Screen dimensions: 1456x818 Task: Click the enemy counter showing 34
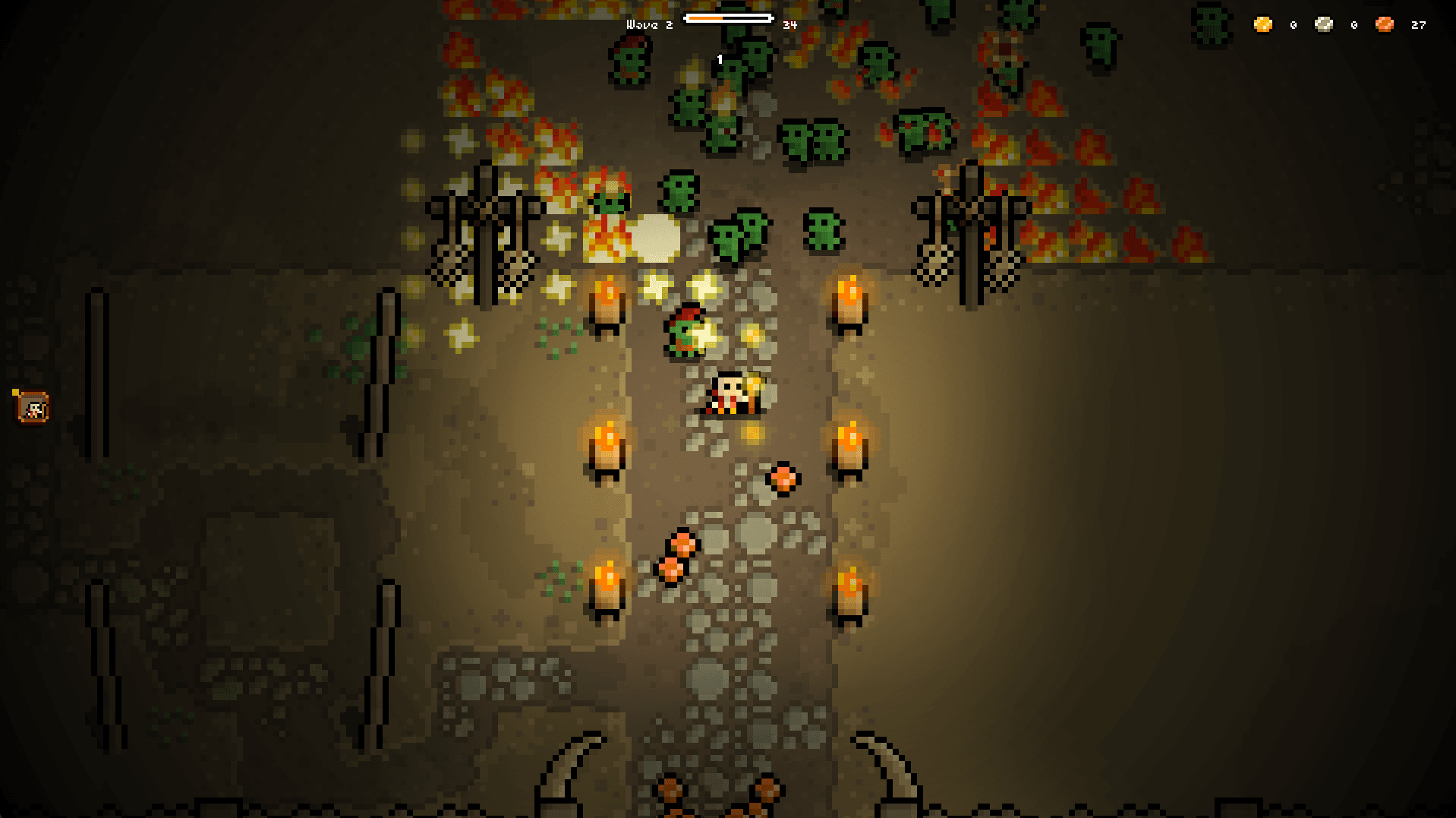(788, 25)
